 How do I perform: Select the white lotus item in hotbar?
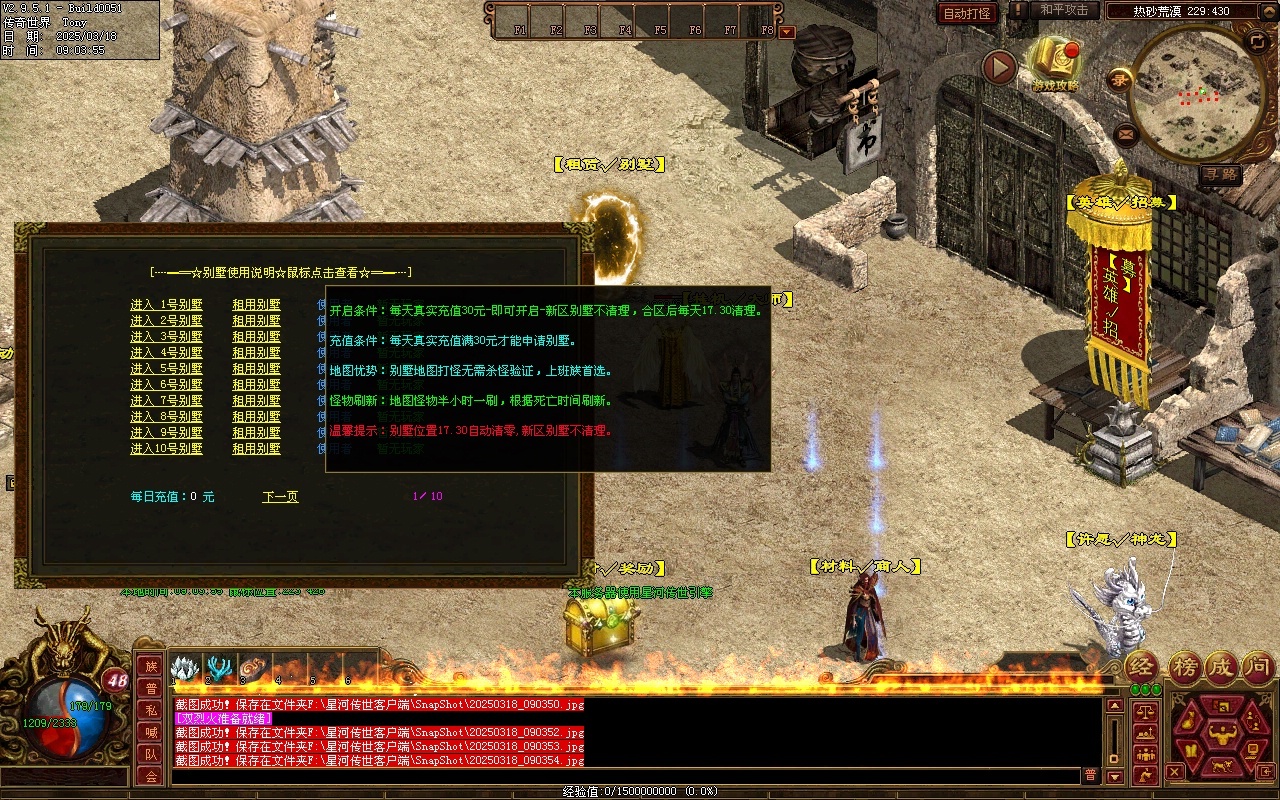point(184,669)
